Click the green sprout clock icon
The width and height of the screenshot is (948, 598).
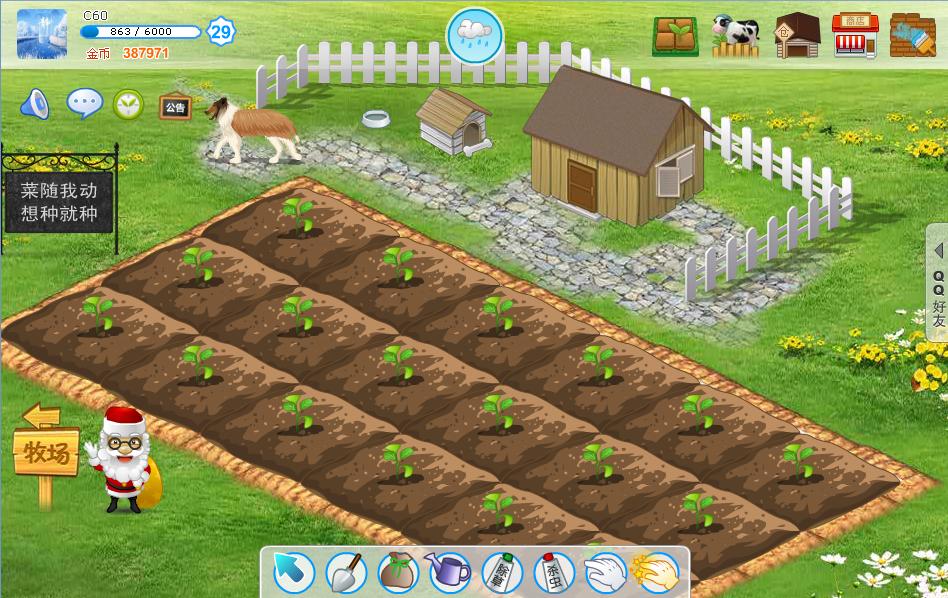(x=128, y=103)
